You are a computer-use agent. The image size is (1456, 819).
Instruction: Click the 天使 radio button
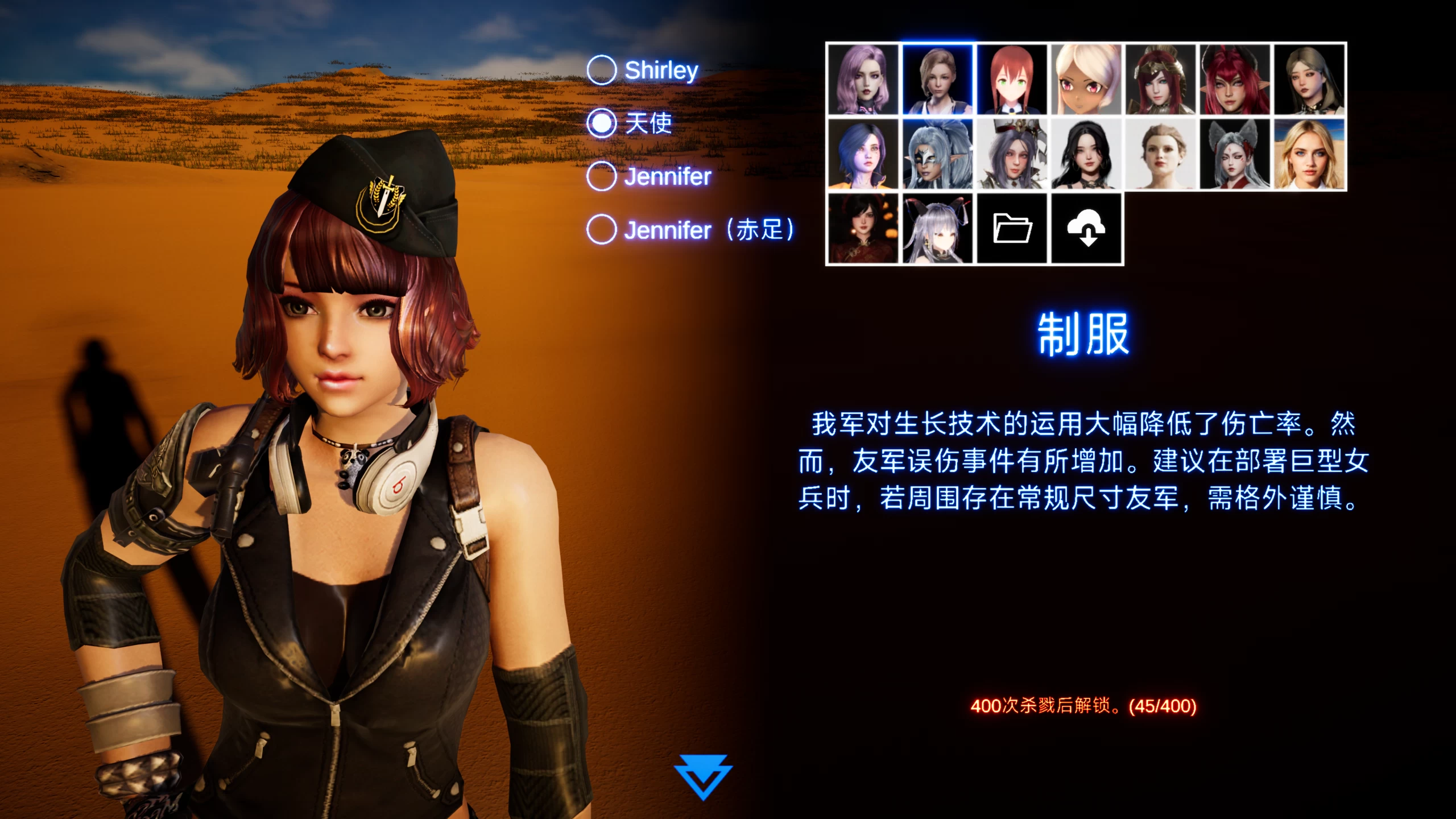point(601,123)
